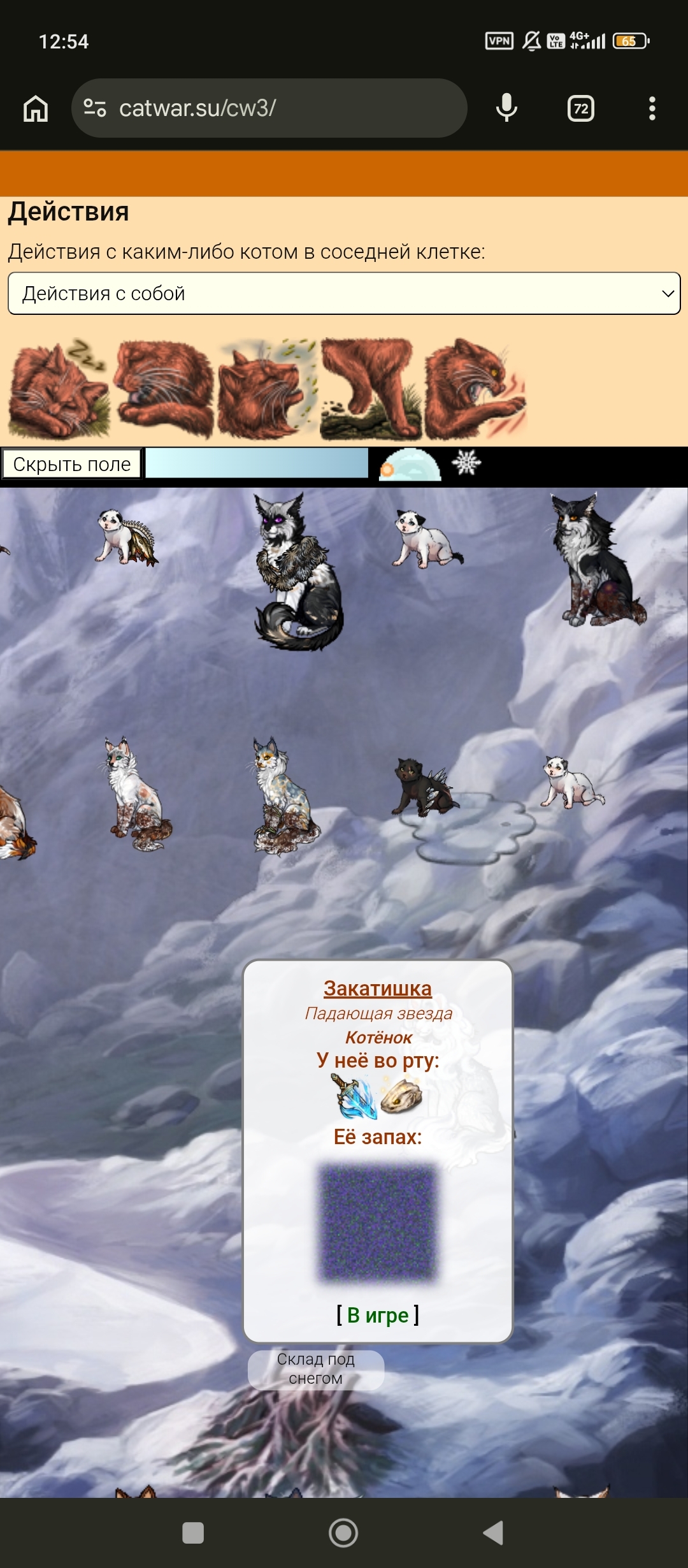
Task: Open the browser three-dot menu
Action: pos(652,108)
